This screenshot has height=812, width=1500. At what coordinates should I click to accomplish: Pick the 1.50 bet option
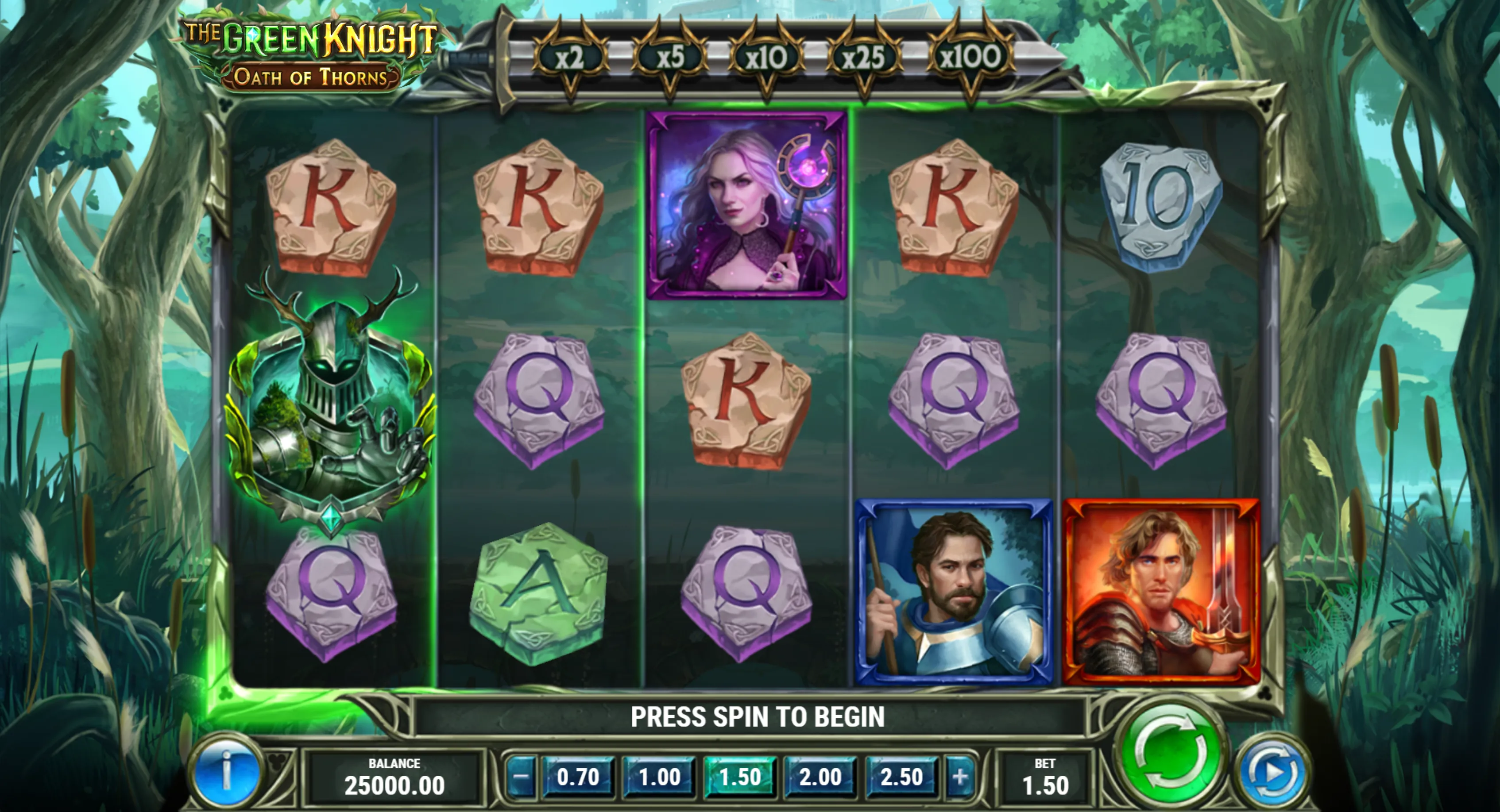click(x=739, y=777)
